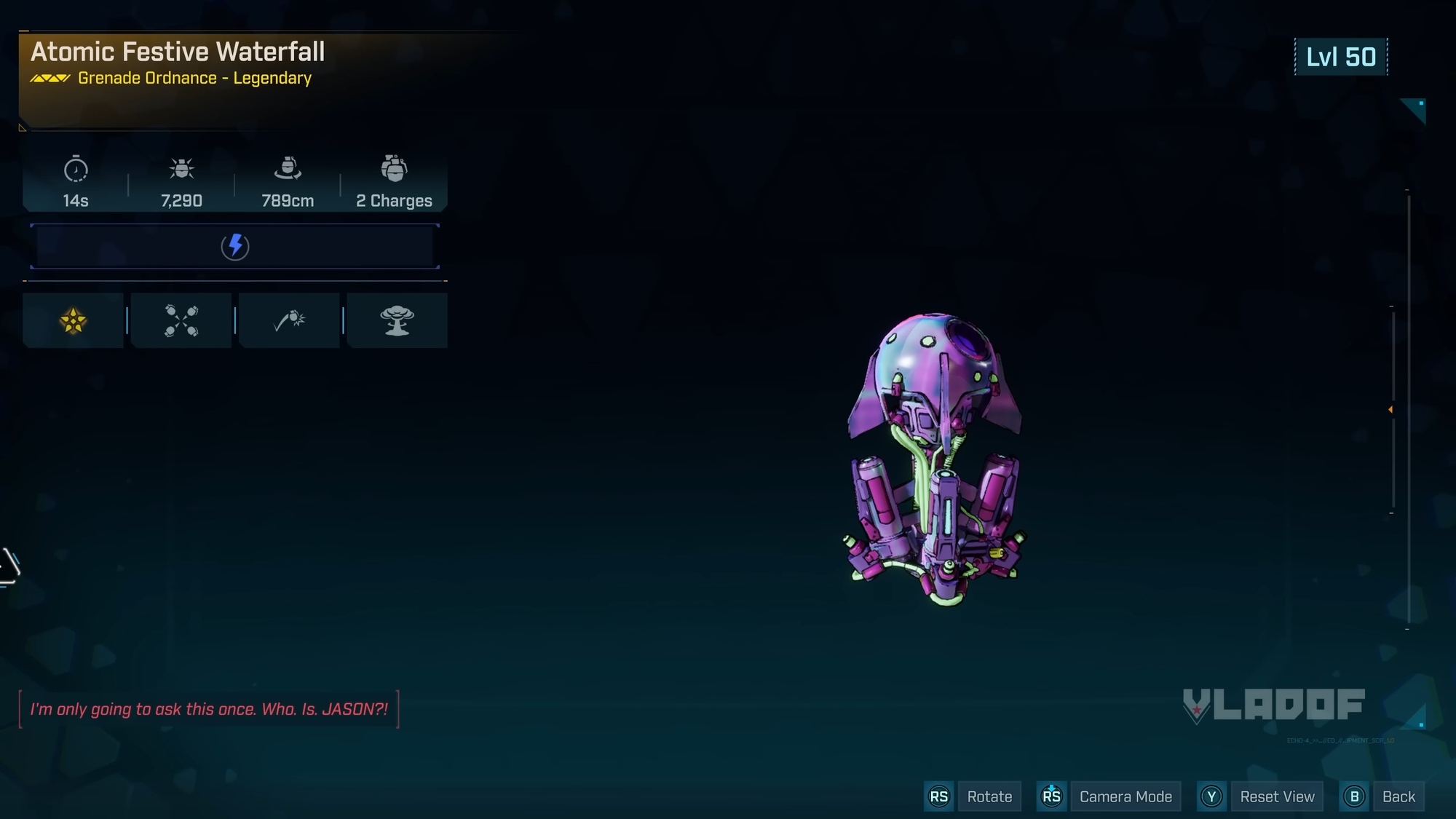Click the shock element lightning bolt bar
The image size is (1456, 819).
pyautogui.click(x=234, y=246)
